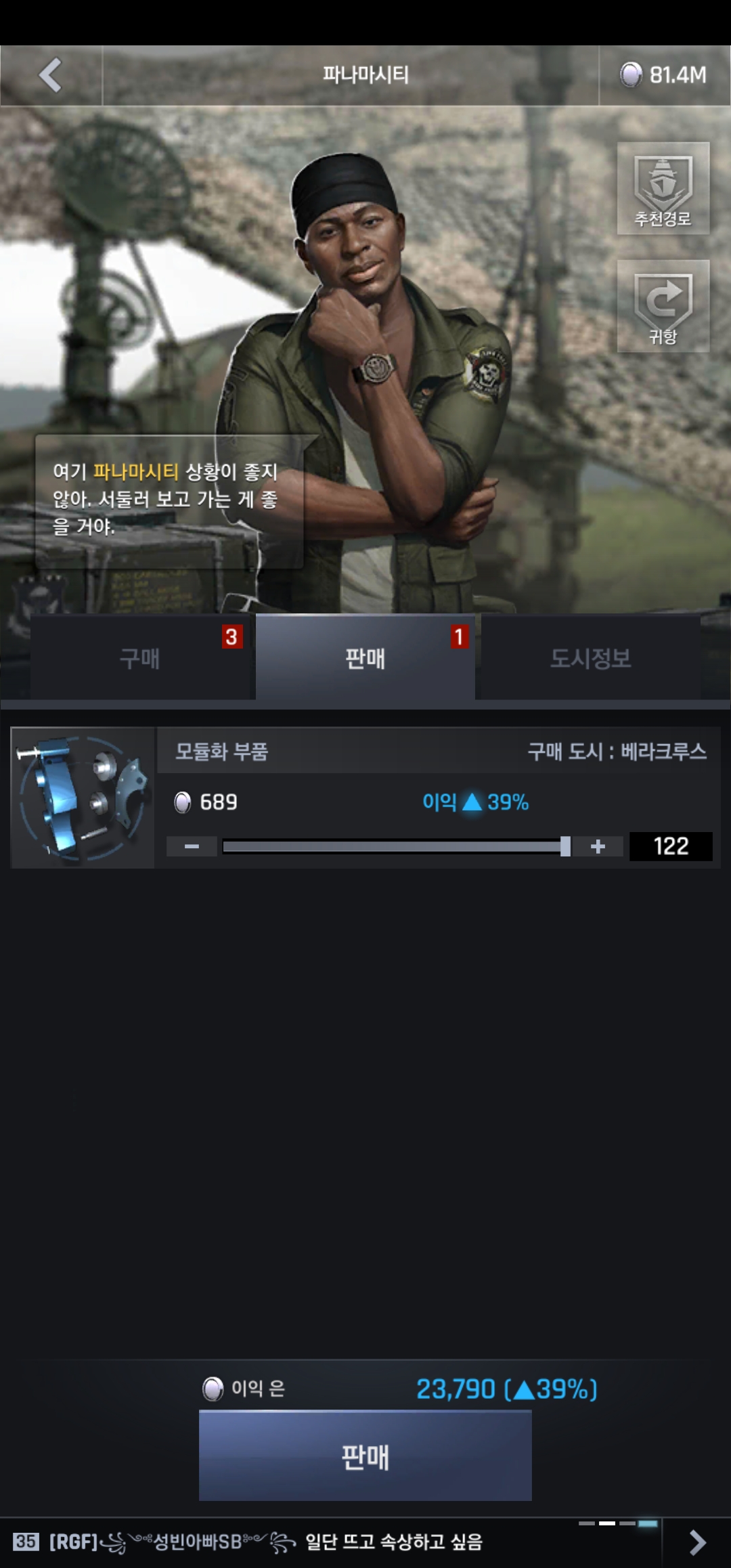The height and width of the screenshot is (1568, 731).
Task: Select the 판매 sell tab
Action: [x=365, y=657]
